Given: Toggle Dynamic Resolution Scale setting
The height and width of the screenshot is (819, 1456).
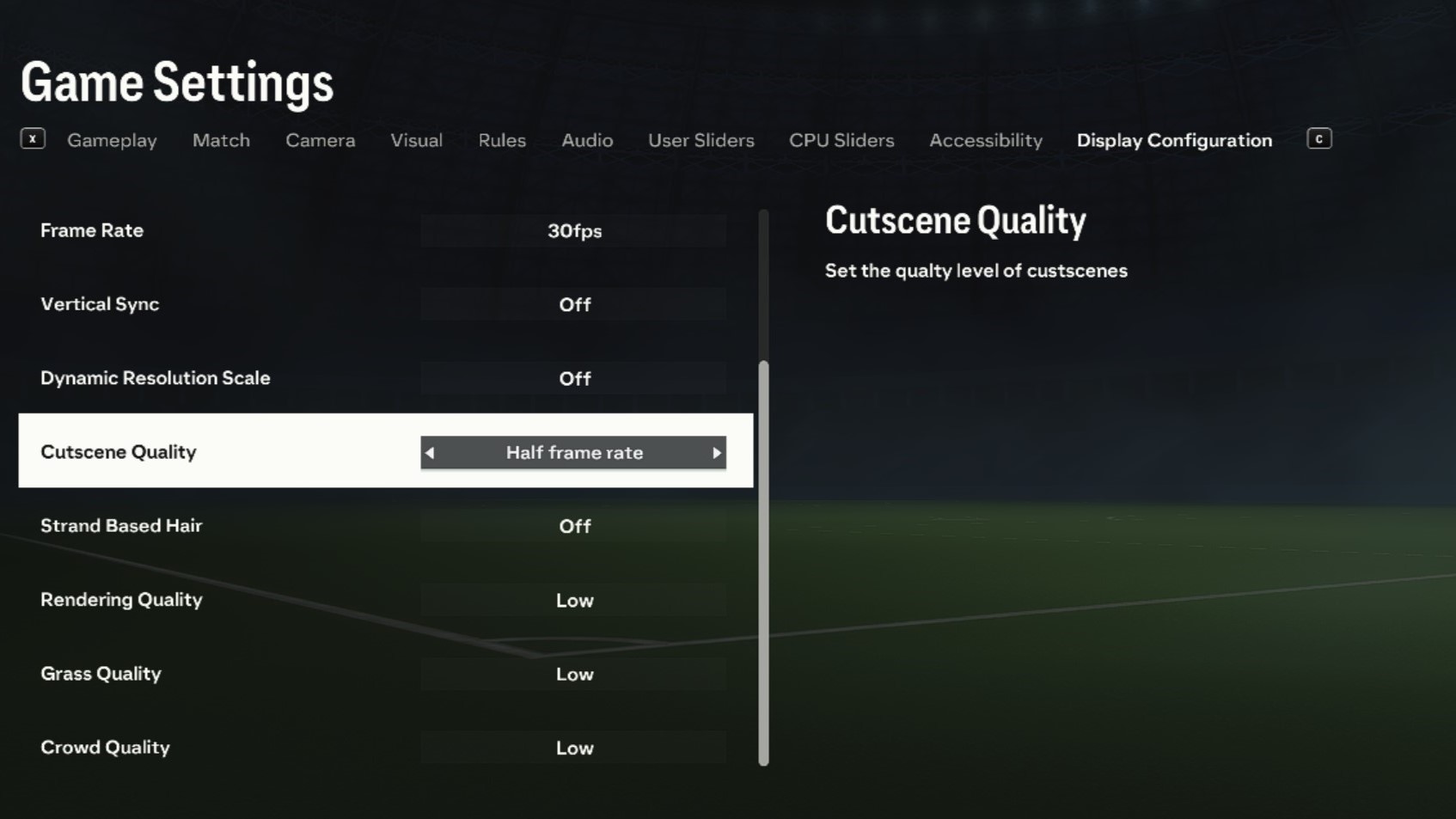Looking at the screenshot, I should tap(573, 378).
